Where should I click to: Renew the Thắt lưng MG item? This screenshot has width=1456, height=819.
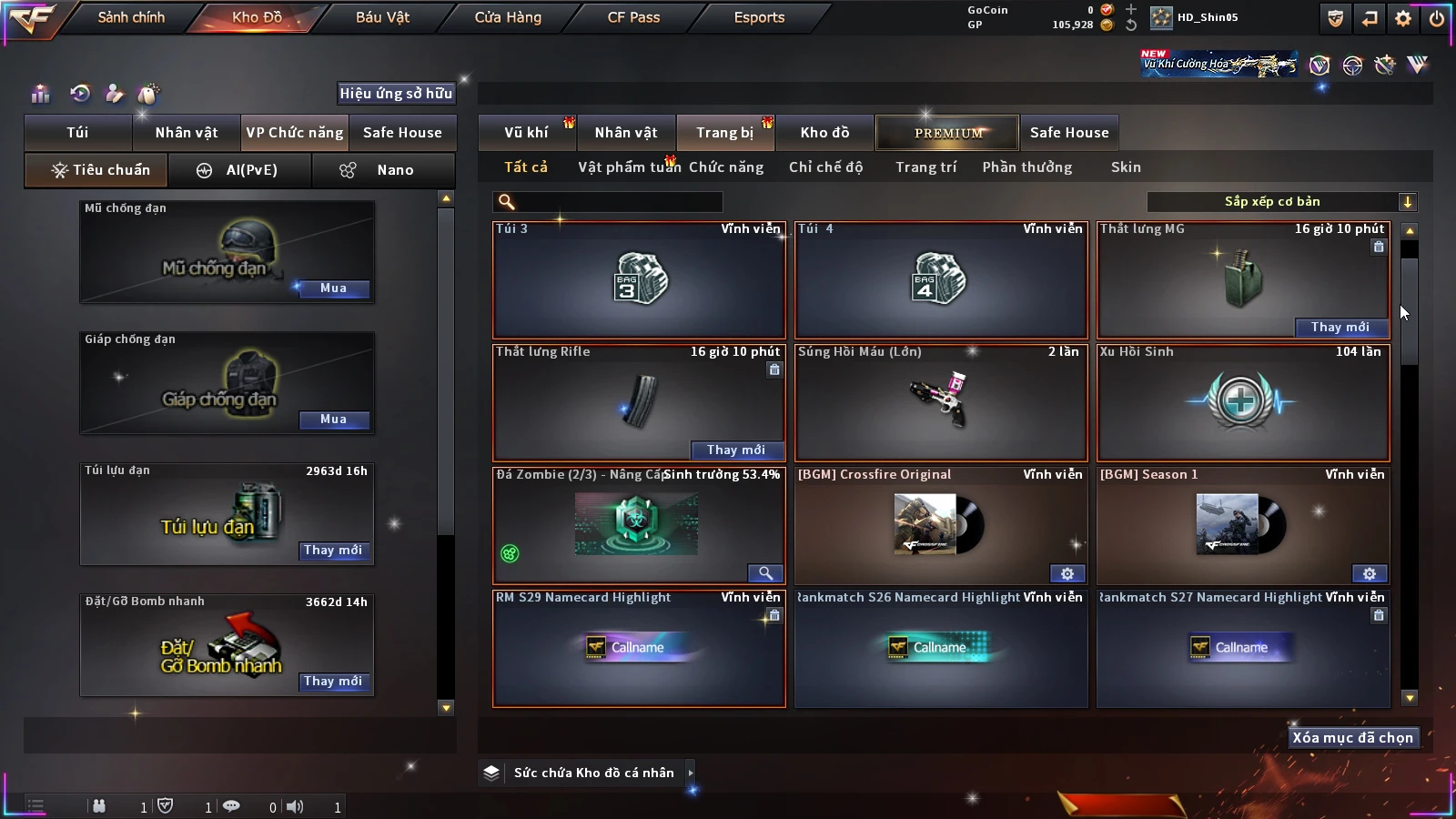pyautogui.click(x=1340, y=328)
